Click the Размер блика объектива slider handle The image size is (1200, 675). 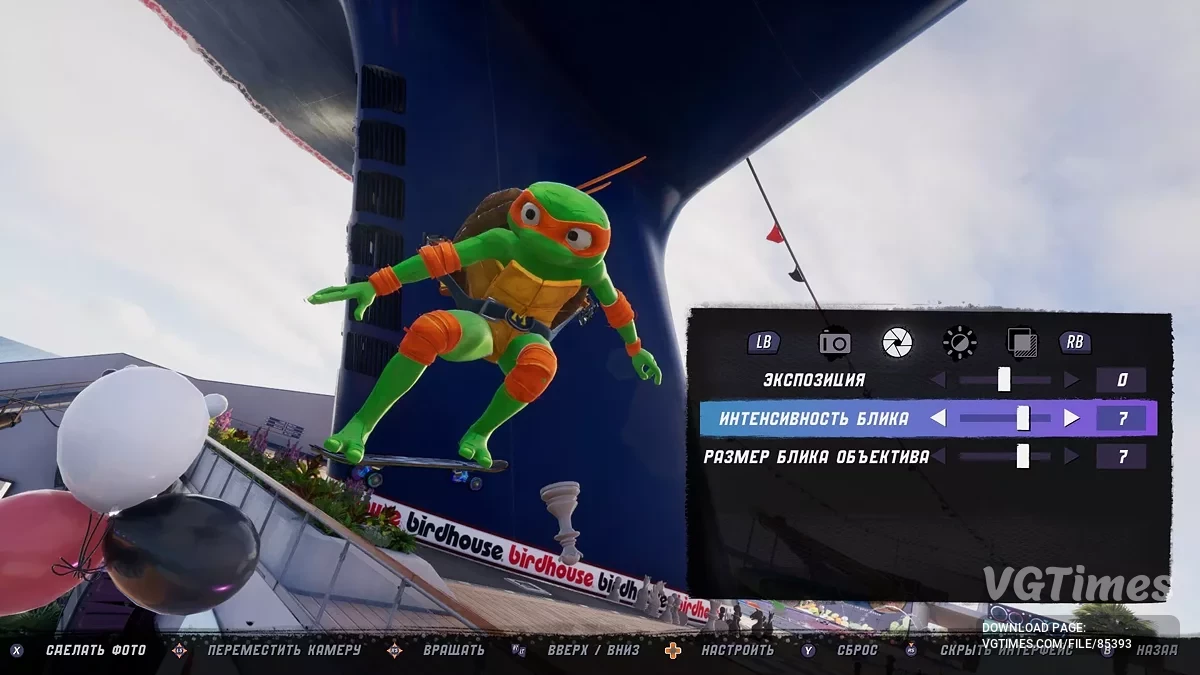coord(1023,457)
